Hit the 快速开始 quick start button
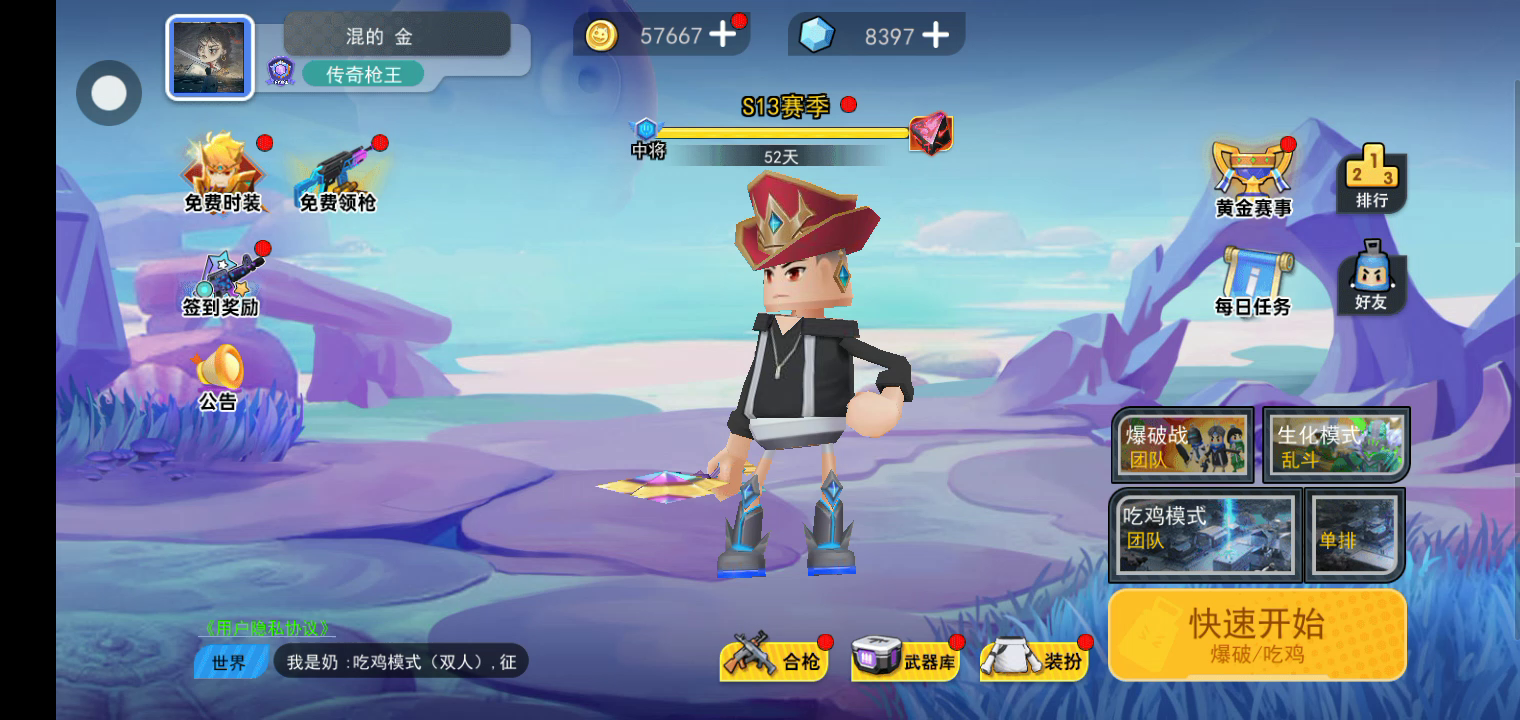 point(1257,635)
